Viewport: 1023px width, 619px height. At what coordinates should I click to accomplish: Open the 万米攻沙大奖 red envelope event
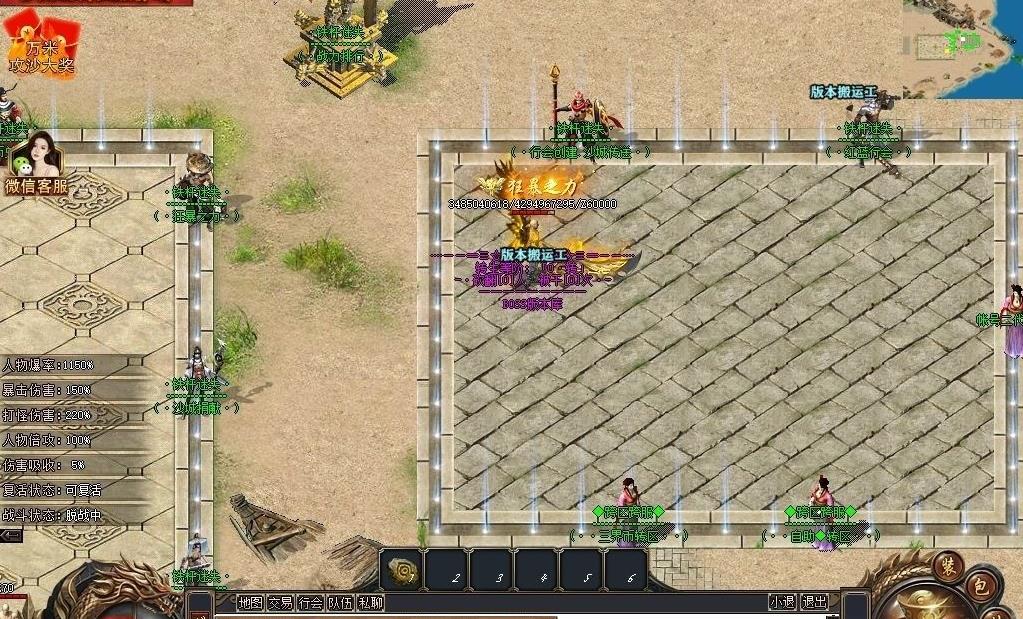click(42, 46)
